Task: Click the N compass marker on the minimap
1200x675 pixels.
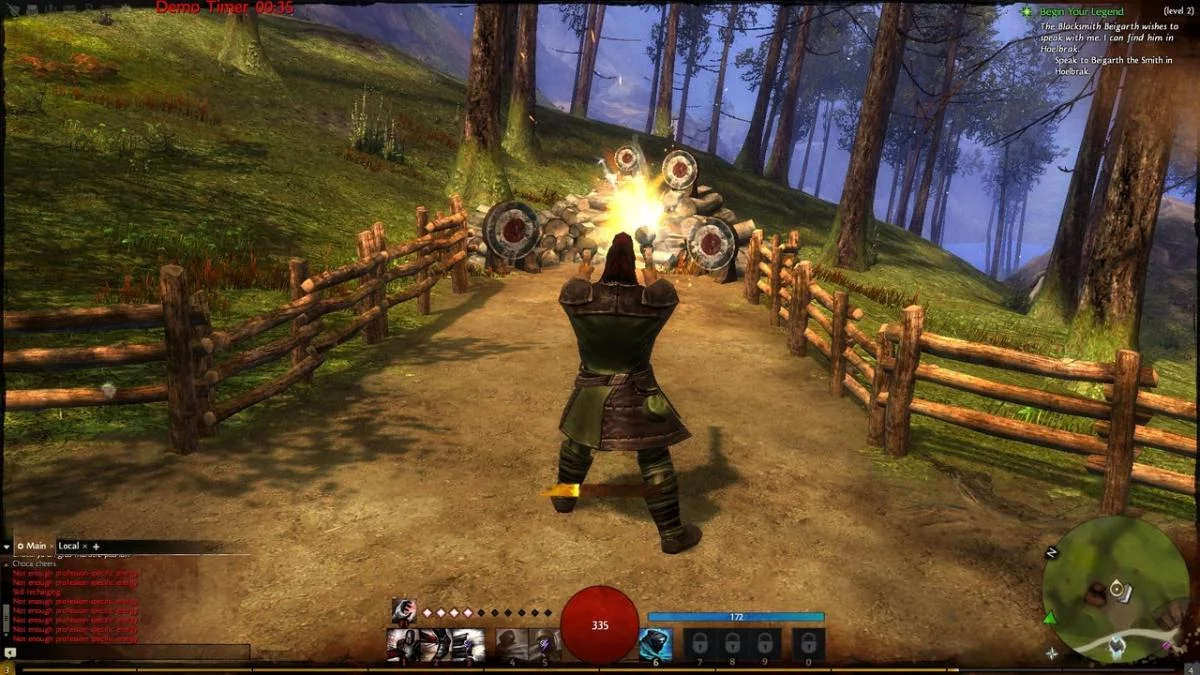Action: click(x=1051, y=553)
